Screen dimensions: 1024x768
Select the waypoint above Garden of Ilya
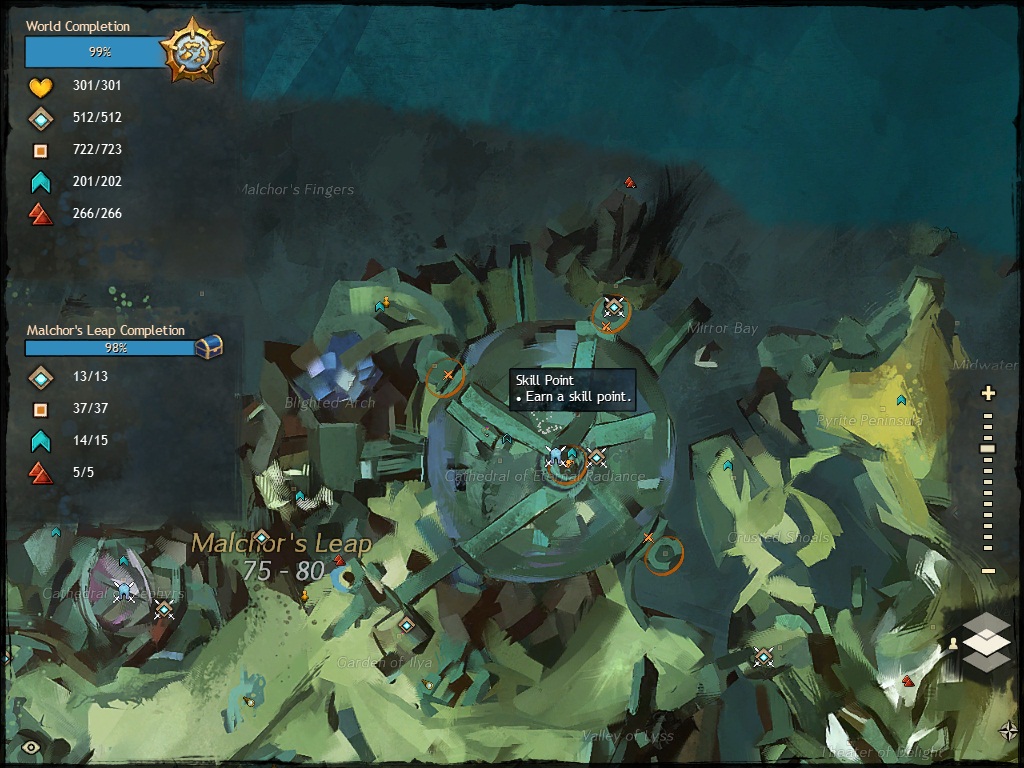click(x=406, y=626)
